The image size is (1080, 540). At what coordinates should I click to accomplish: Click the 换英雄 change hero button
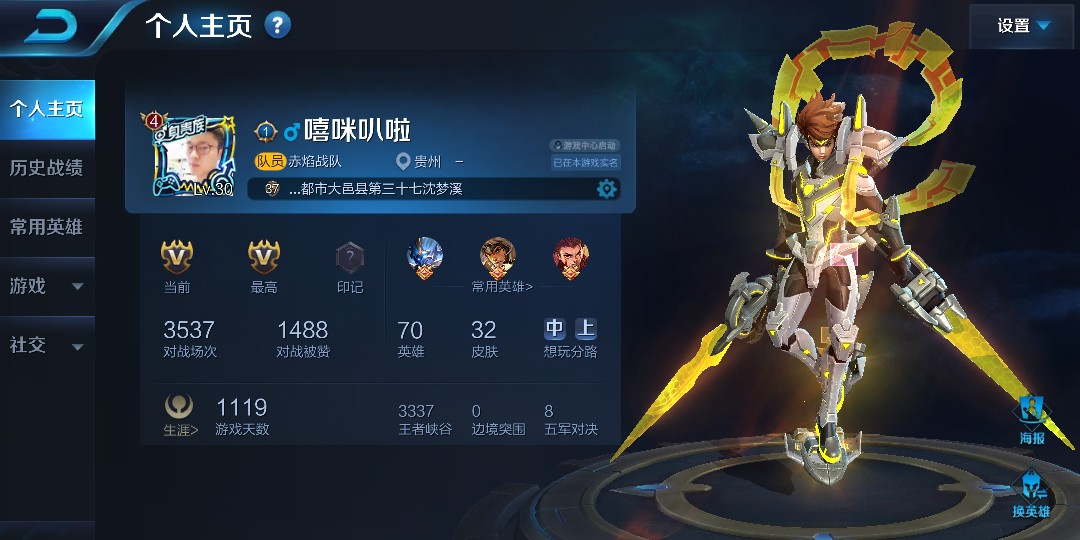coord(1032,495)
